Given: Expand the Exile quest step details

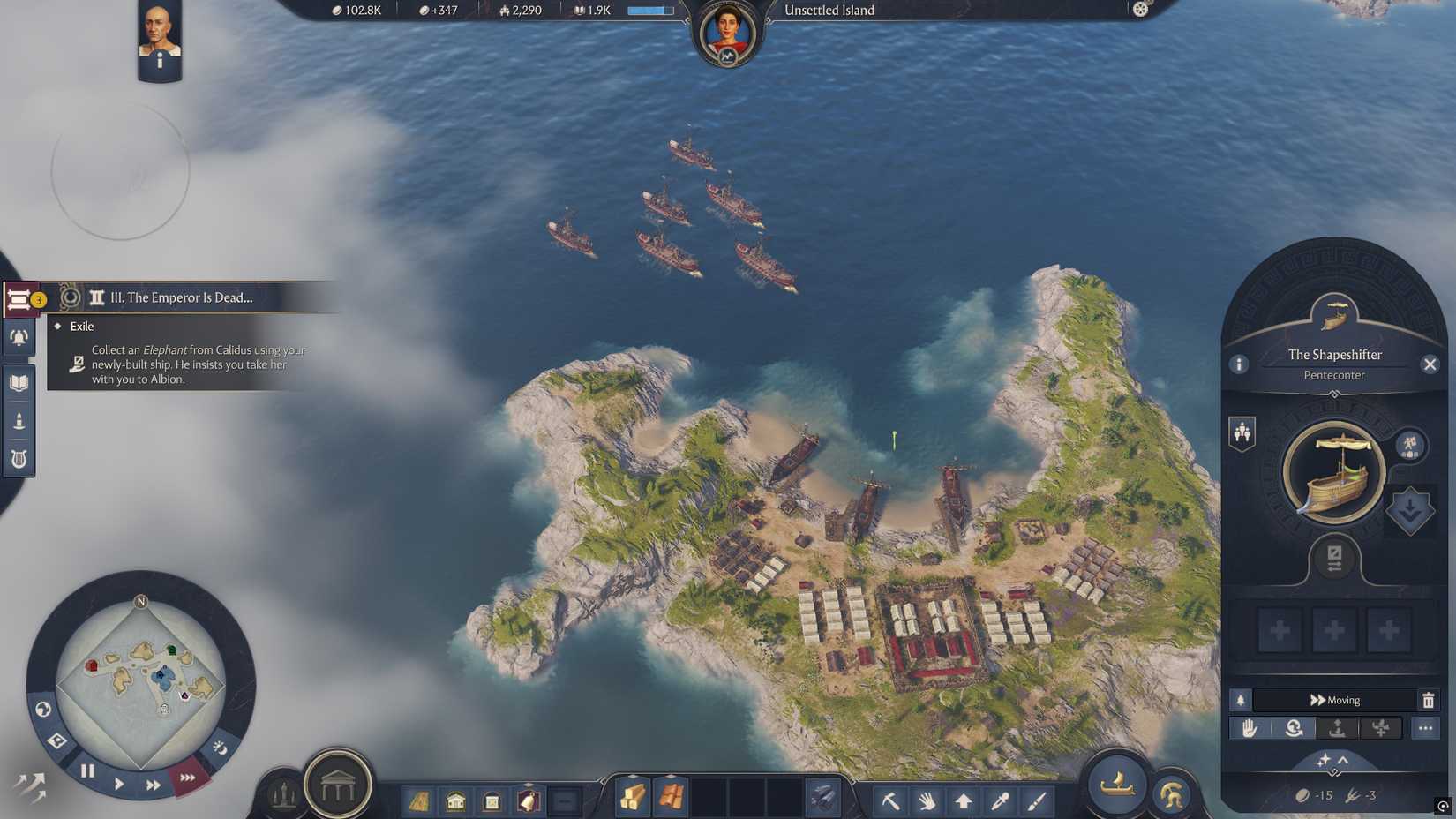Looking at the screenshot, I should click(81, 326).
